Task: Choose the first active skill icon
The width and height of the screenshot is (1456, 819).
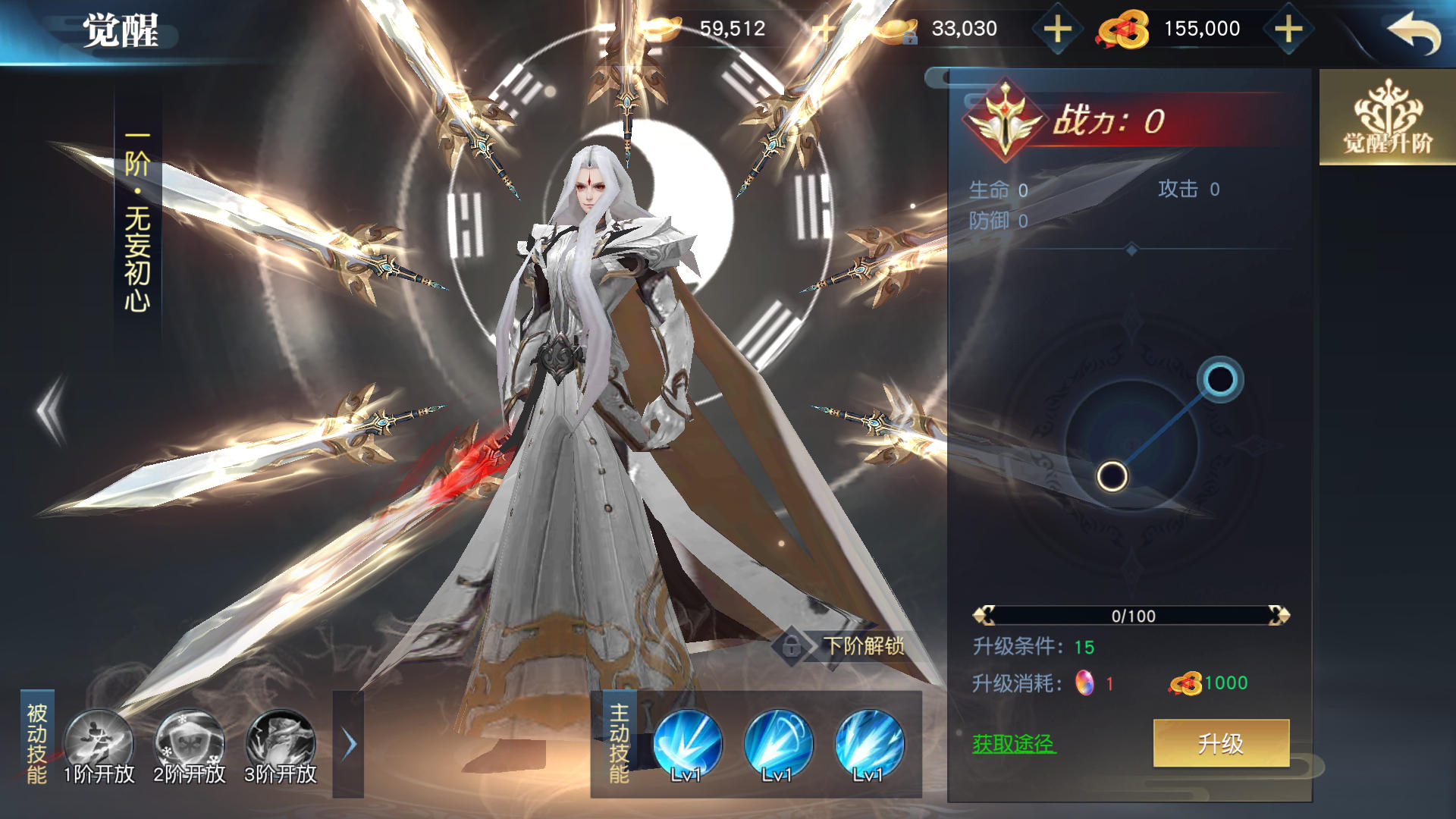Action: [687, 743]
